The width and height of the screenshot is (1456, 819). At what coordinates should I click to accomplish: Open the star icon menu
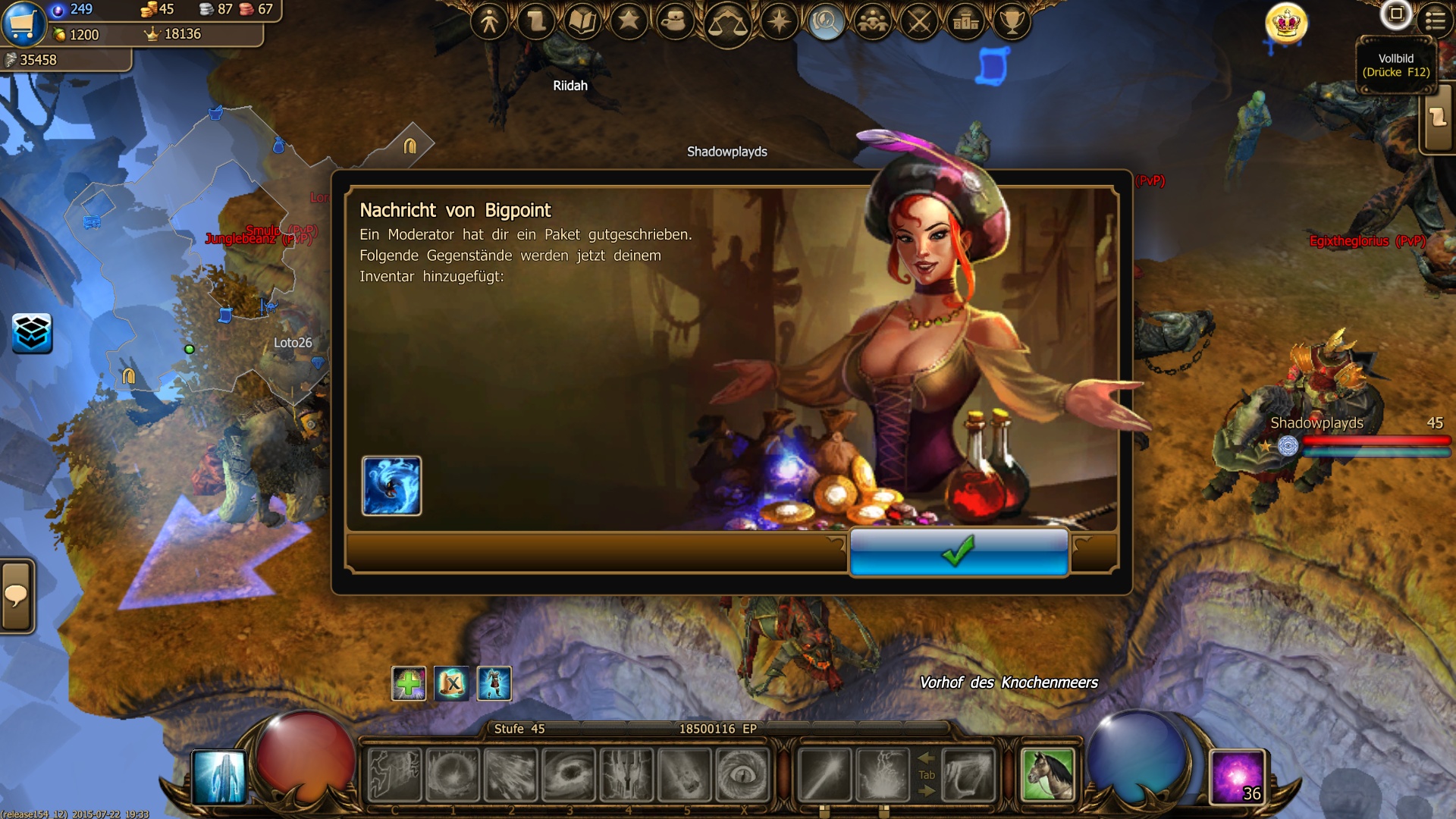click(x=629, y=21)
